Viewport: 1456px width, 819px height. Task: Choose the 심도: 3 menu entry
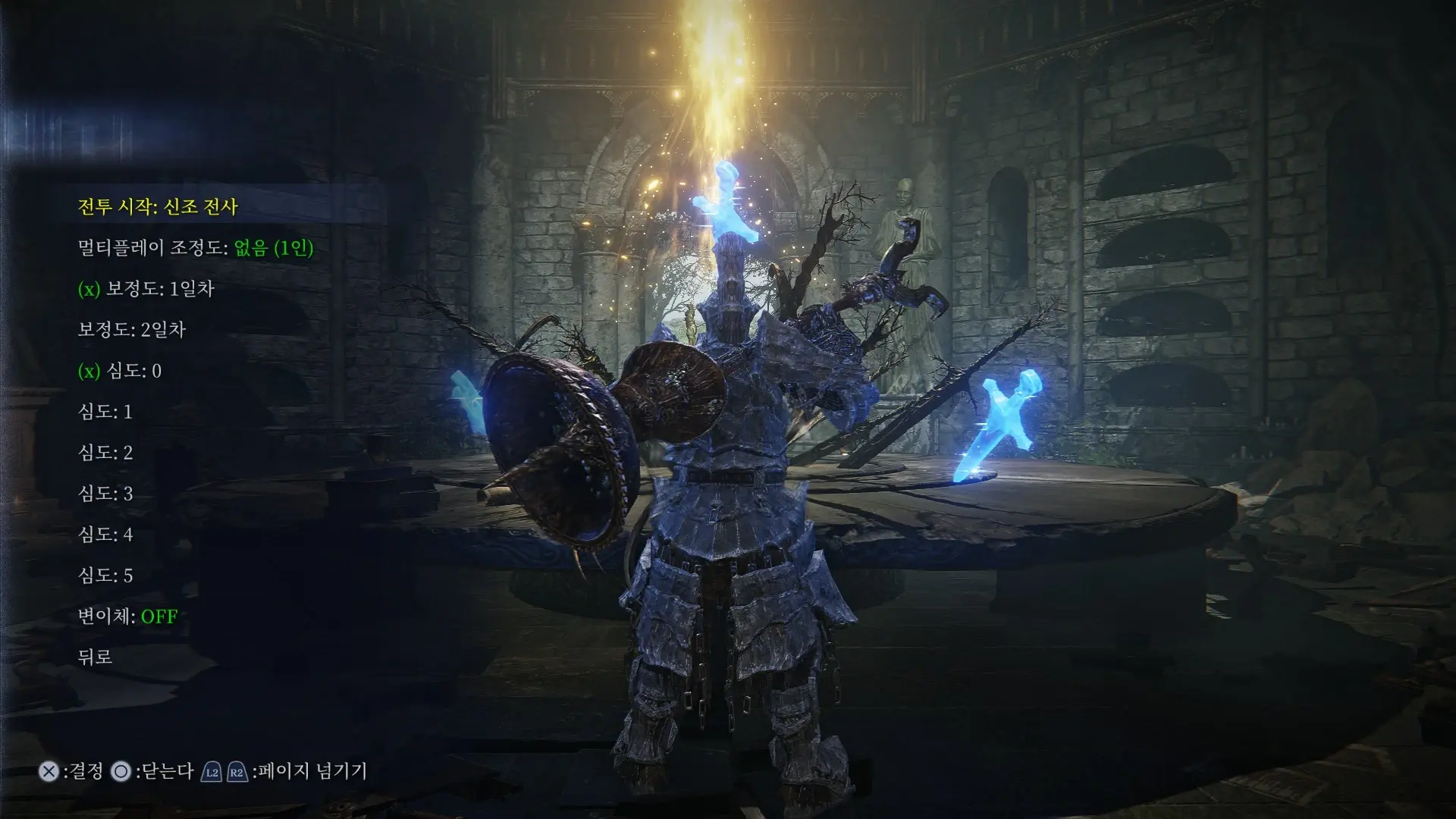106,494
